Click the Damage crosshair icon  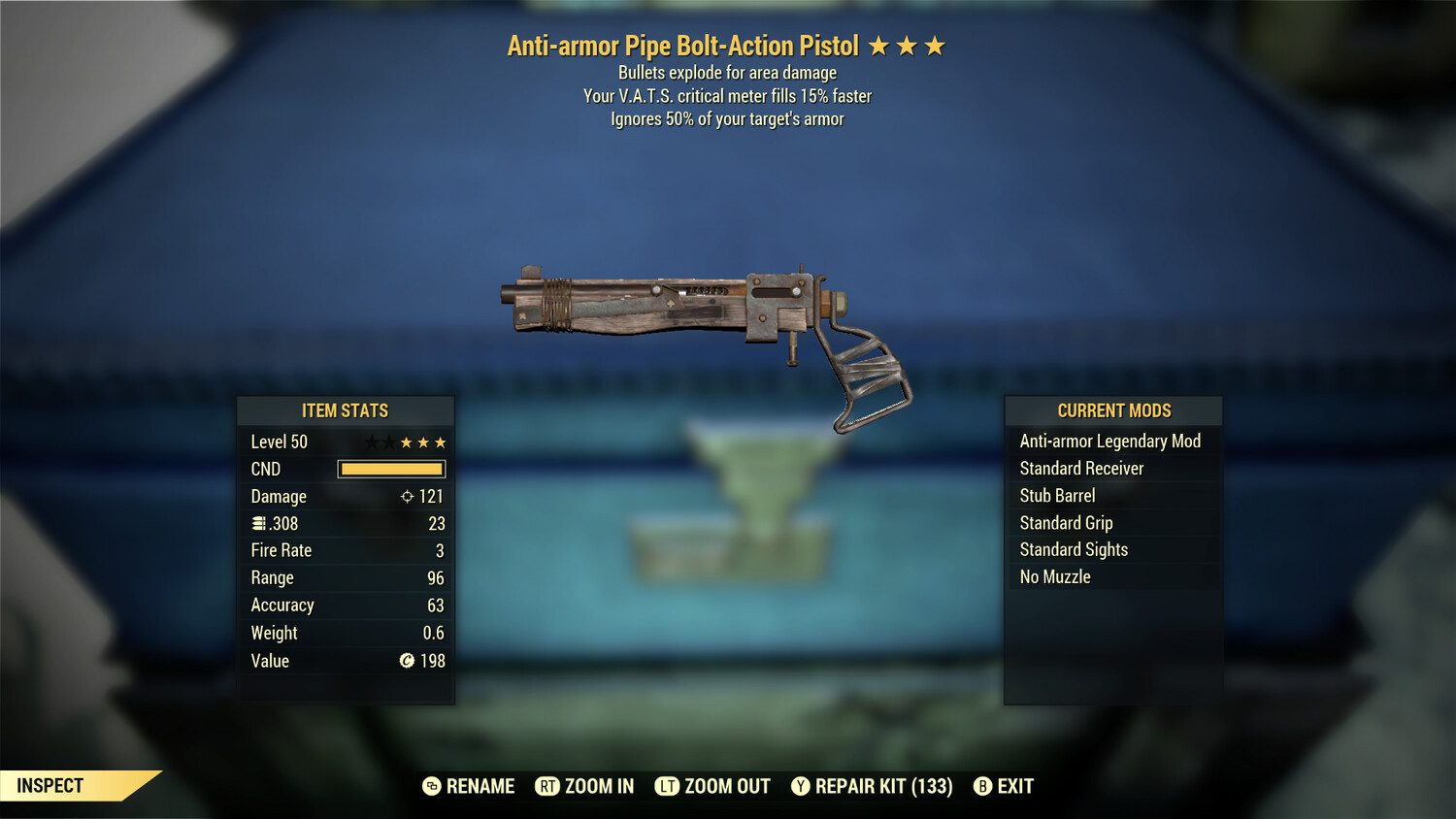pos(406,496)
